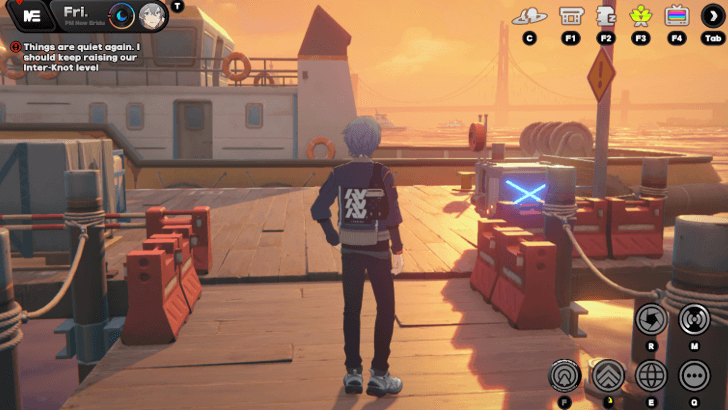The height and width of the screenshot is (410, 728).
Task: Tap the broadcast signal waves button
Action: click(694, 319)
